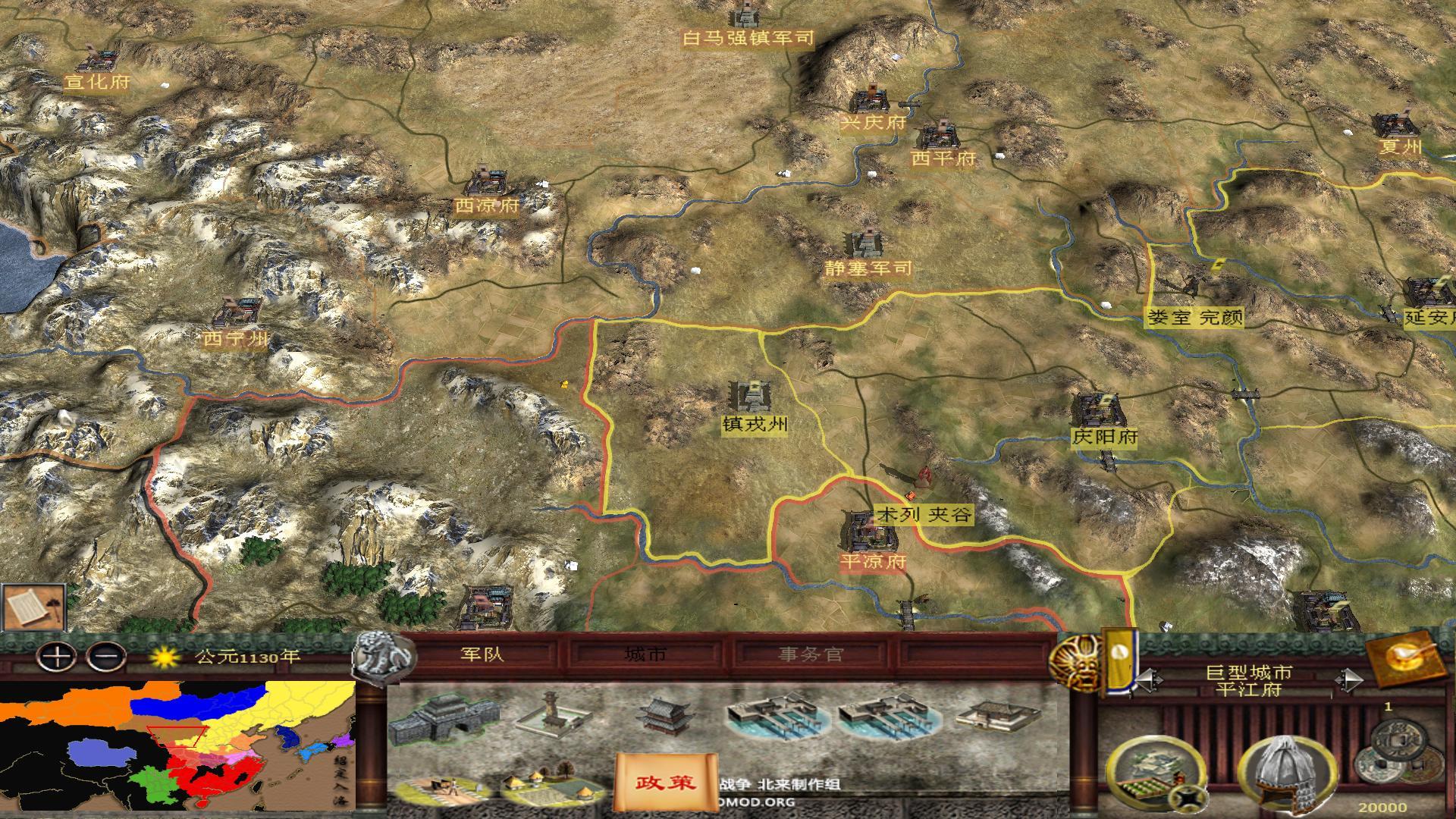Switch to the 军队 (Army) tab
The width and height of the screenshot is (1456, 819).
point(482,654)
